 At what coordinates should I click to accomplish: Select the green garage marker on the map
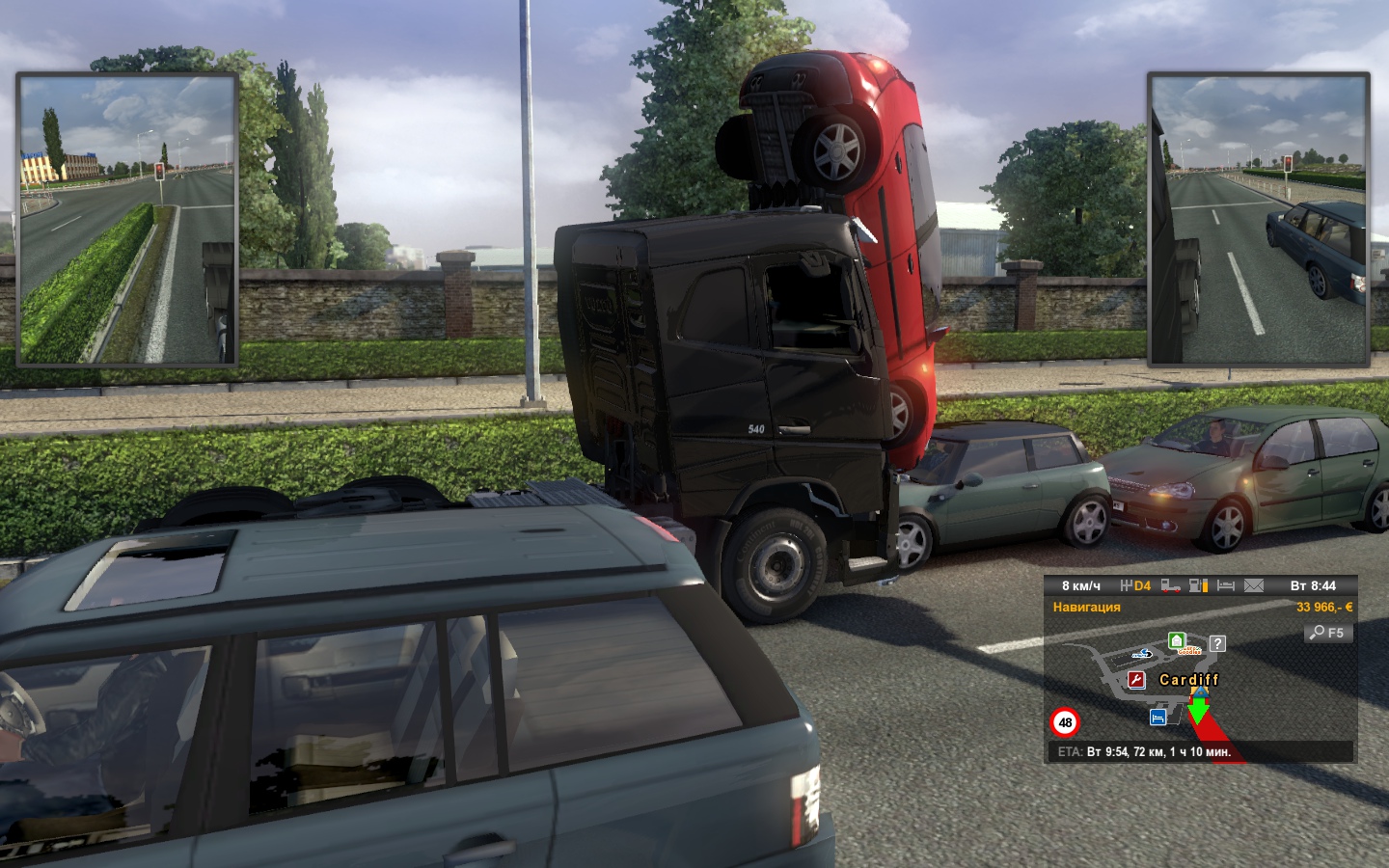point(1176,640)
